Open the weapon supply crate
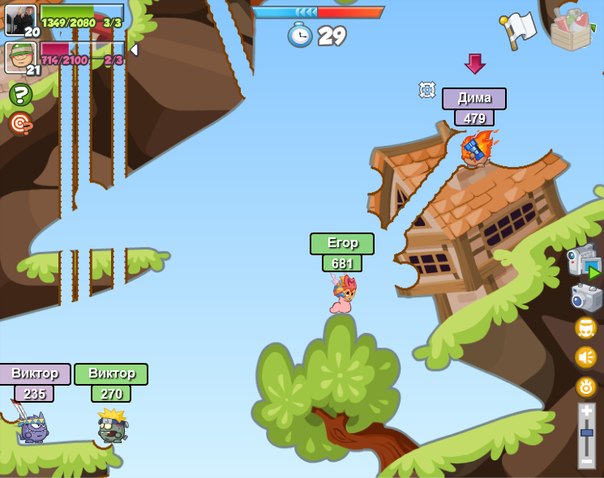 click(573, 28)
